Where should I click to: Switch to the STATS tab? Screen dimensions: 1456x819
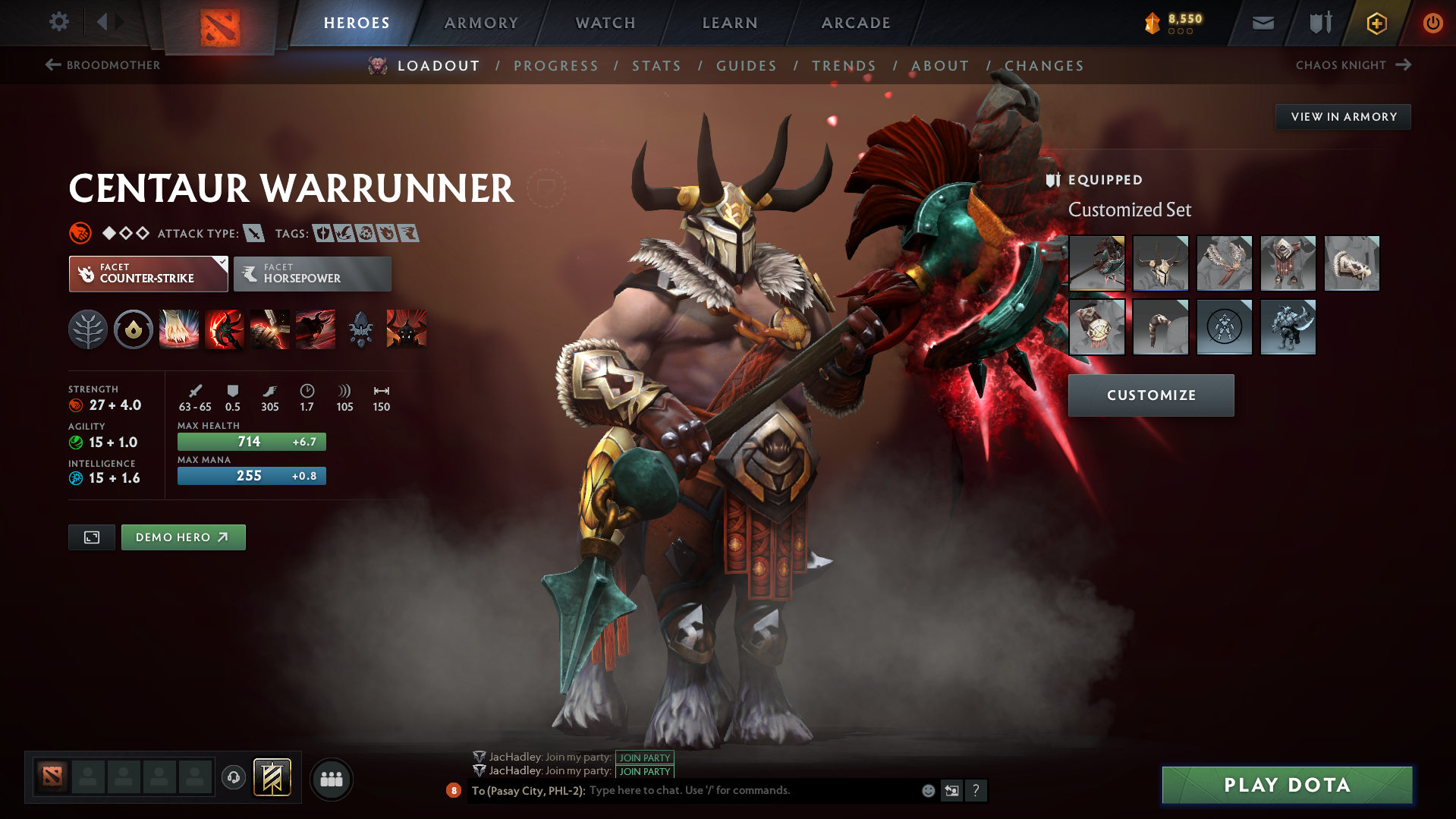[x=656, y=66]
